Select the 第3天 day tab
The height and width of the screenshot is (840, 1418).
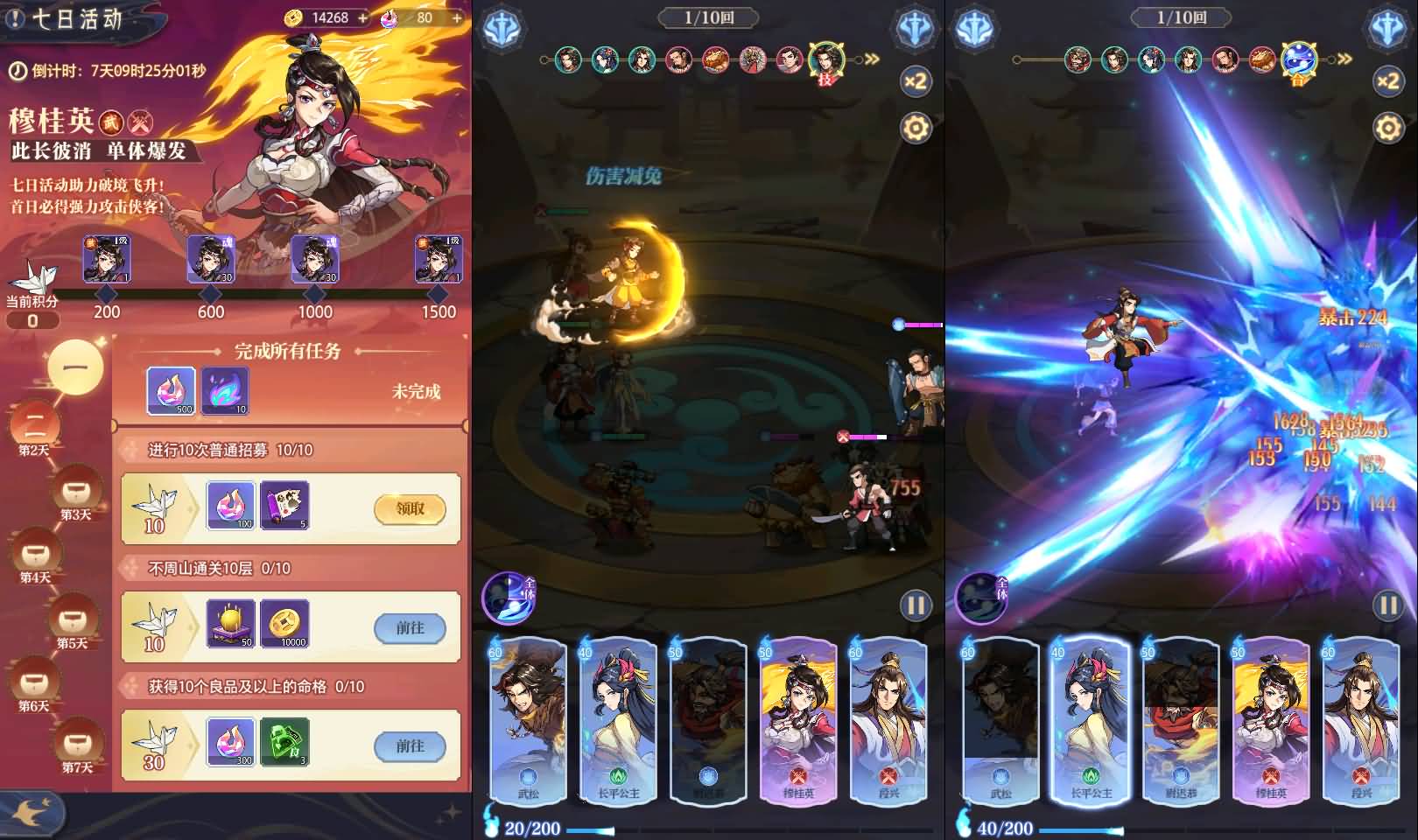coord(75,493)
